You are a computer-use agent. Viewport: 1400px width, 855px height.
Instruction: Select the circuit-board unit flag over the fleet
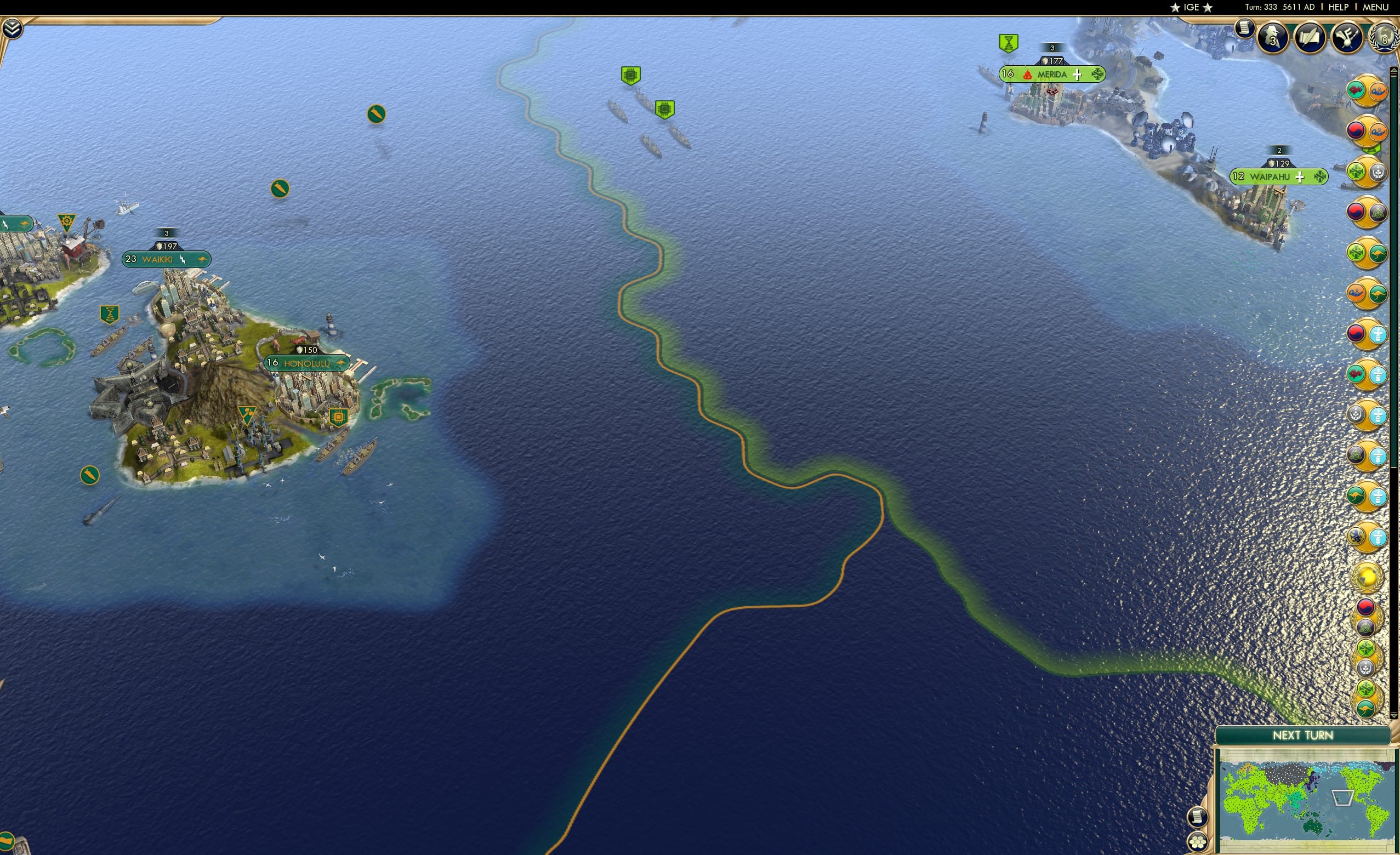click(632, 74)
